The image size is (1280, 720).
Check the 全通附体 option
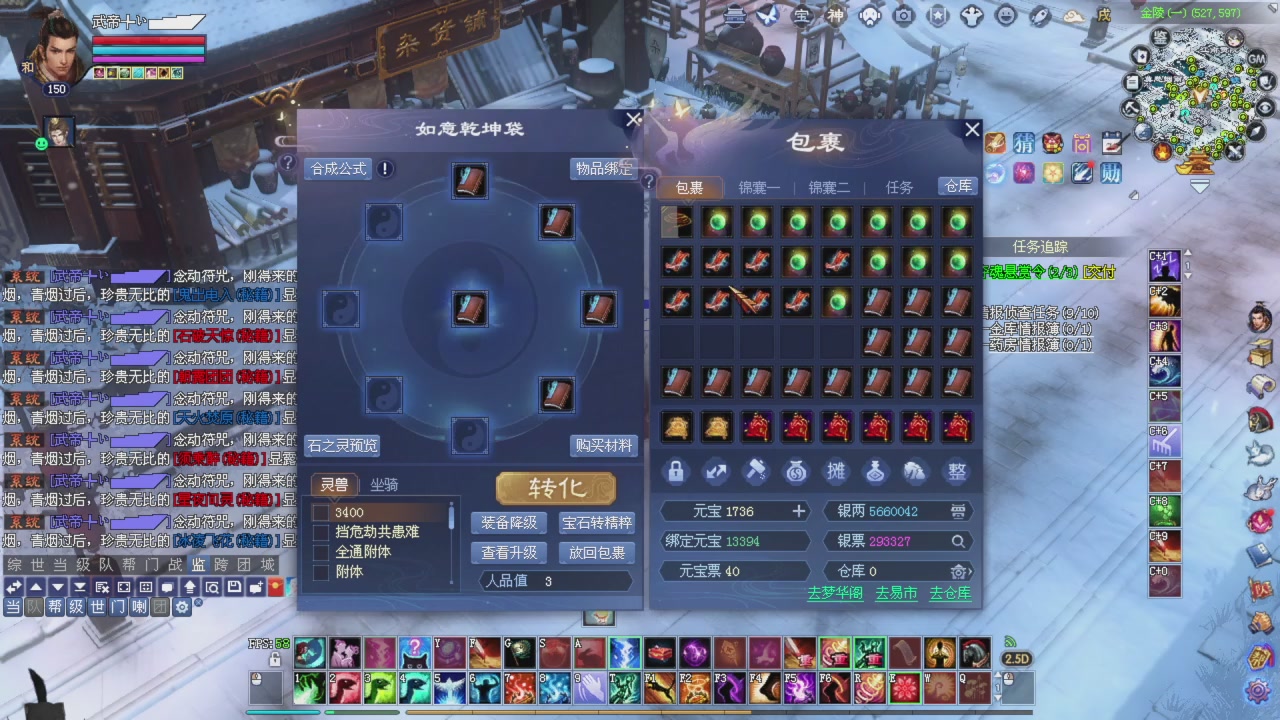click(322, 551)
